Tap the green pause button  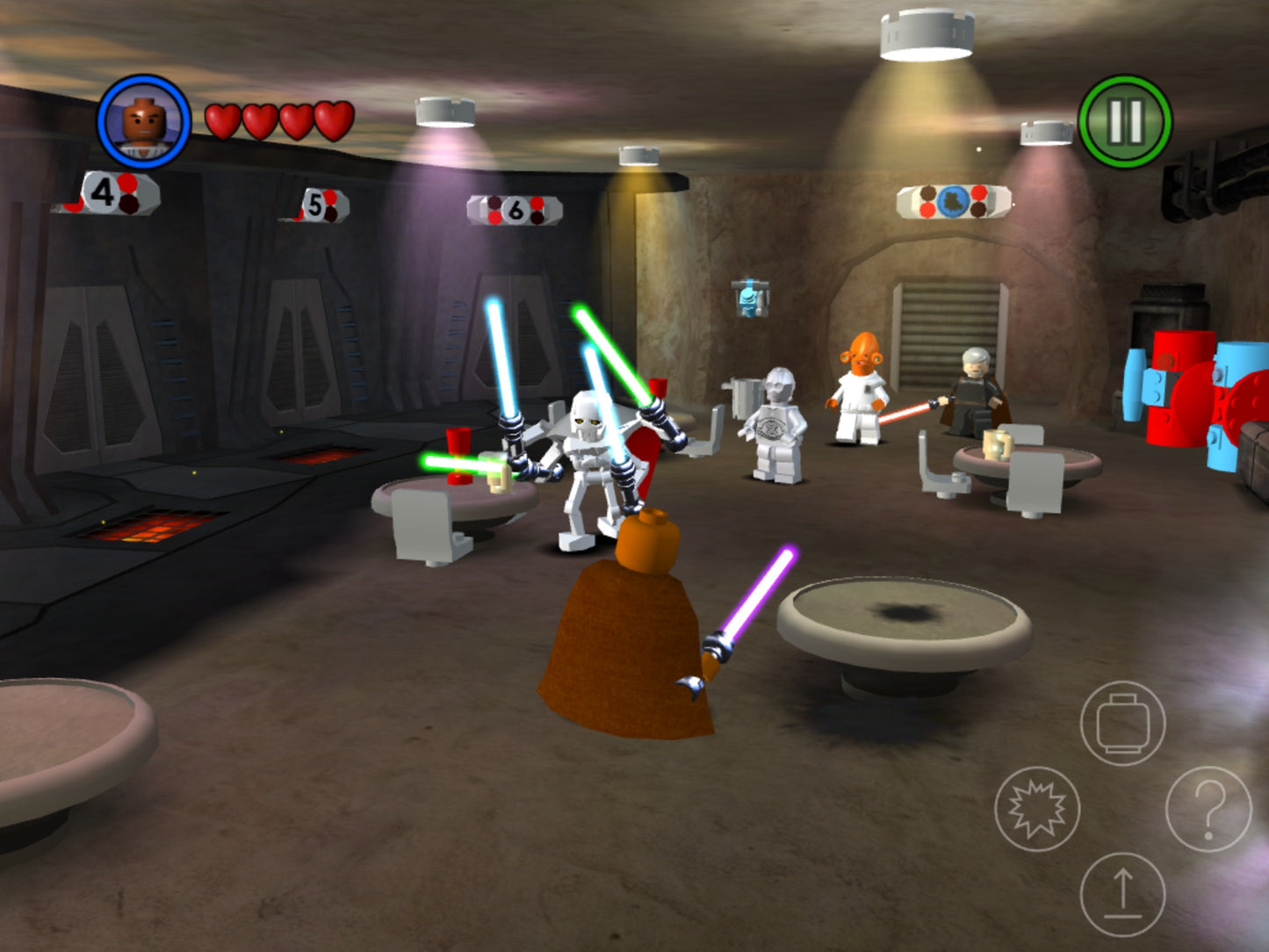pyautogui.click(x=1126, y=119)
